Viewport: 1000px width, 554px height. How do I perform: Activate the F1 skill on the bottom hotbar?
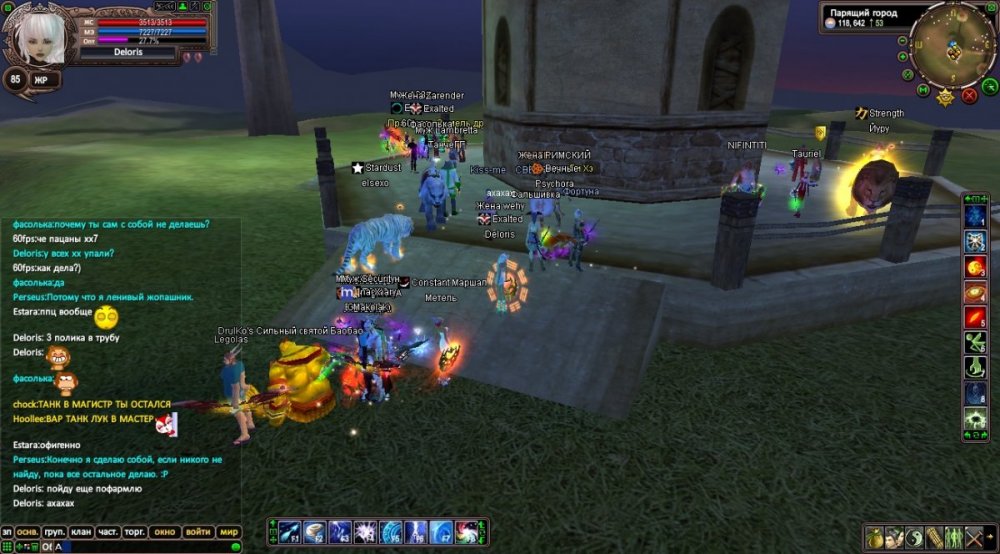tap(290, 532)
